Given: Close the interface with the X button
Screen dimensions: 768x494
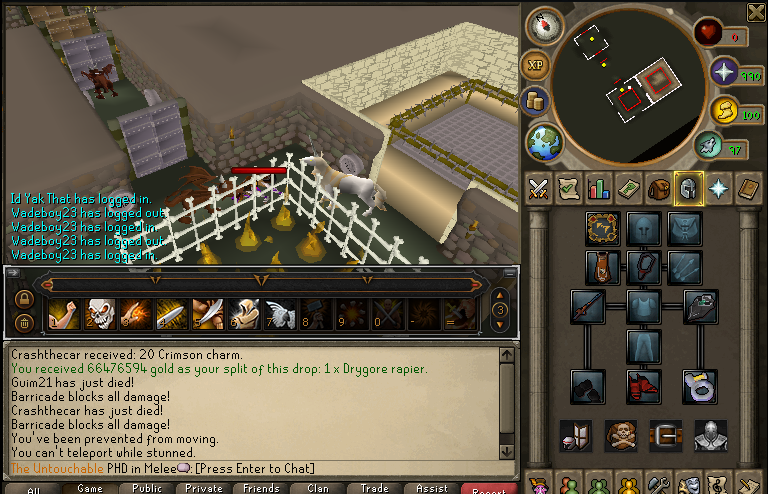Looking at the screenshot, I should click(x=757, y=12).
